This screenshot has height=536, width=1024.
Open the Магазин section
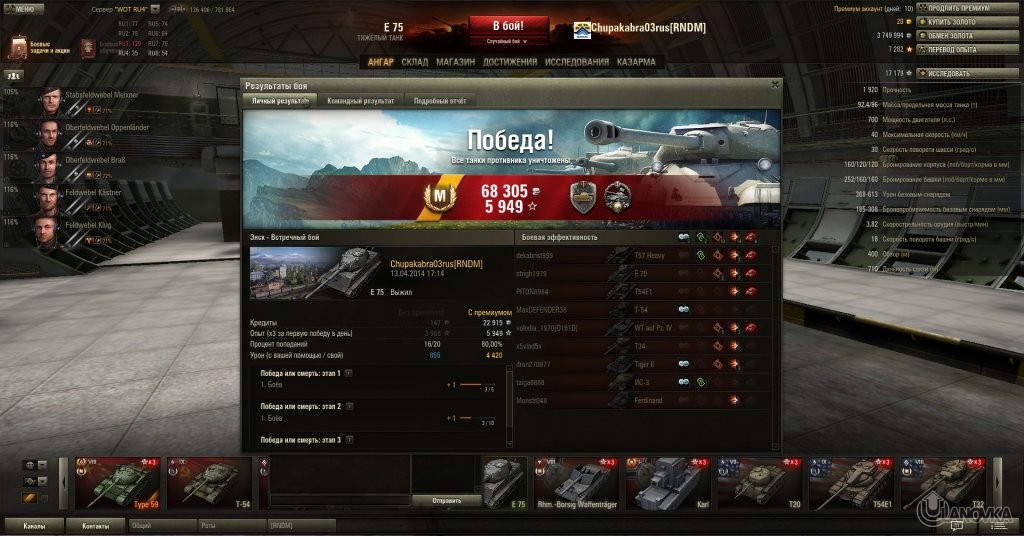click(x=455, y=62)
